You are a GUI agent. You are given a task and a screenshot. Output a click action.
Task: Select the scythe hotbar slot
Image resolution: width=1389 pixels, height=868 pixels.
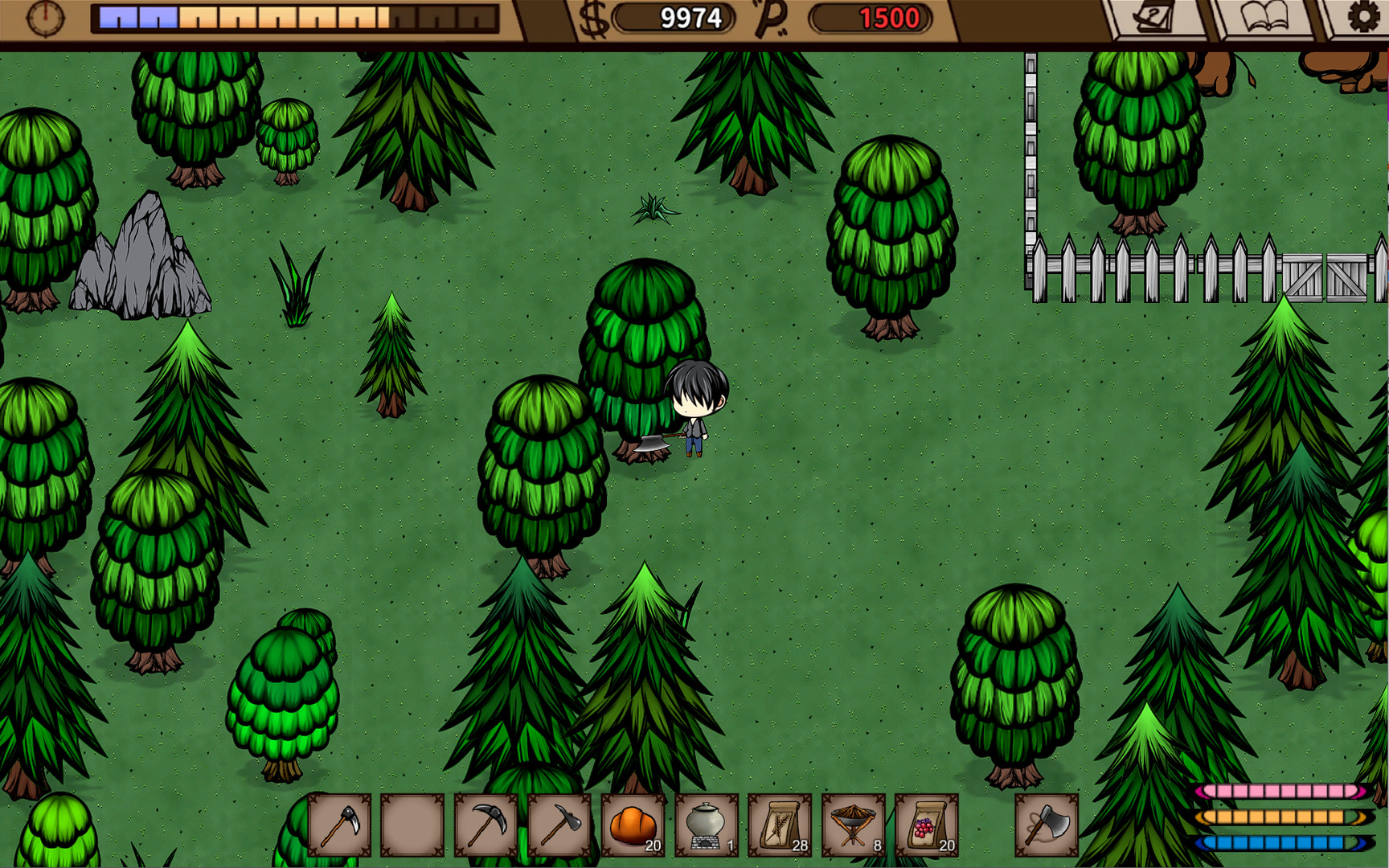(x=339, y=825)
